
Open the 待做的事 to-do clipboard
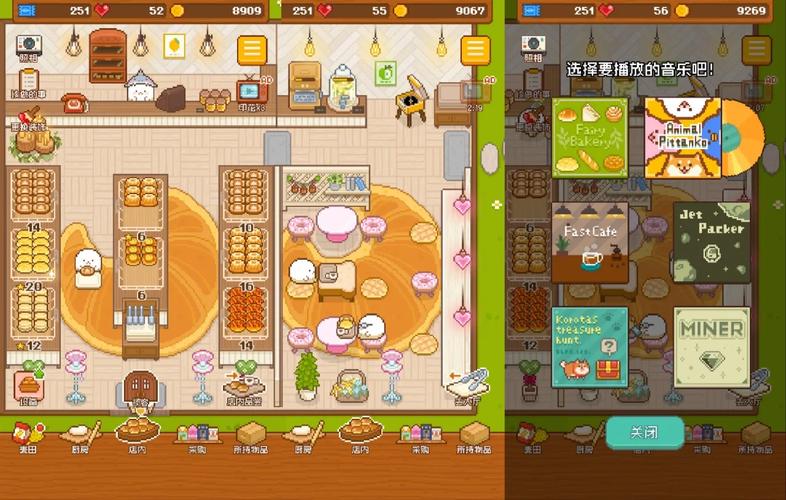27,80
